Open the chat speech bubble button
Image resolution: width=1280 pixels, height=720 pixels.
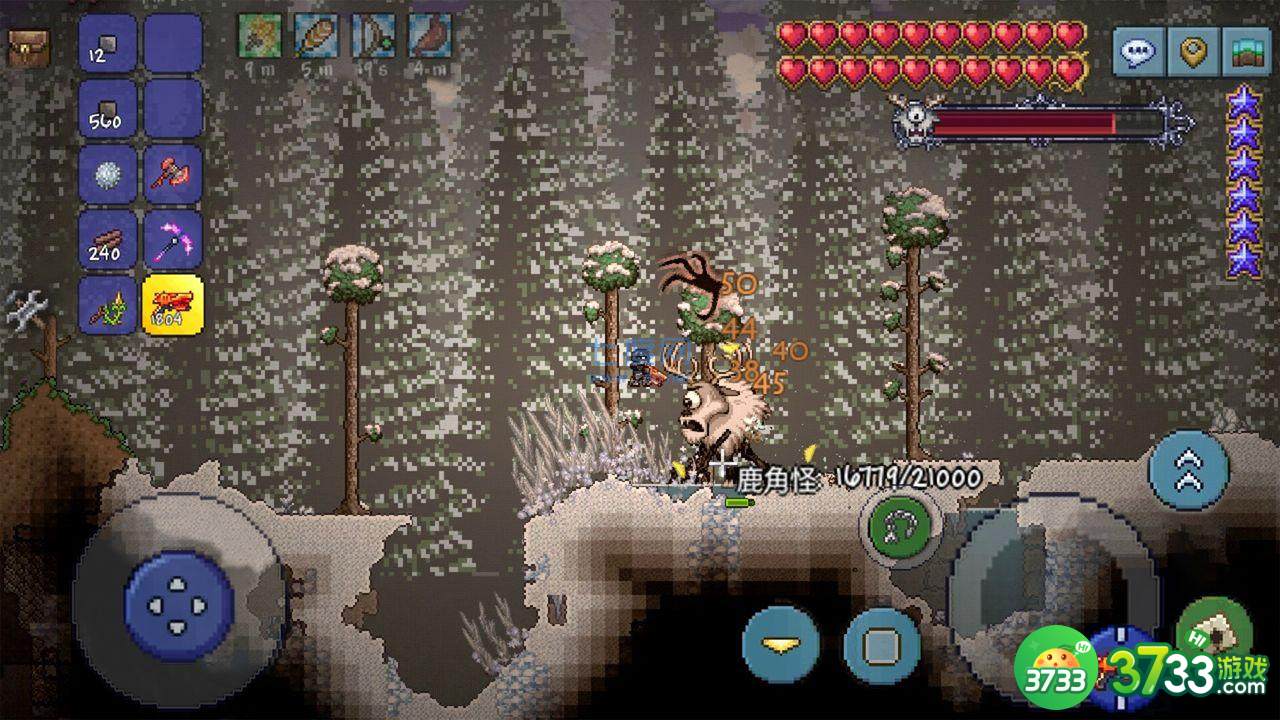coord(1139,51)
